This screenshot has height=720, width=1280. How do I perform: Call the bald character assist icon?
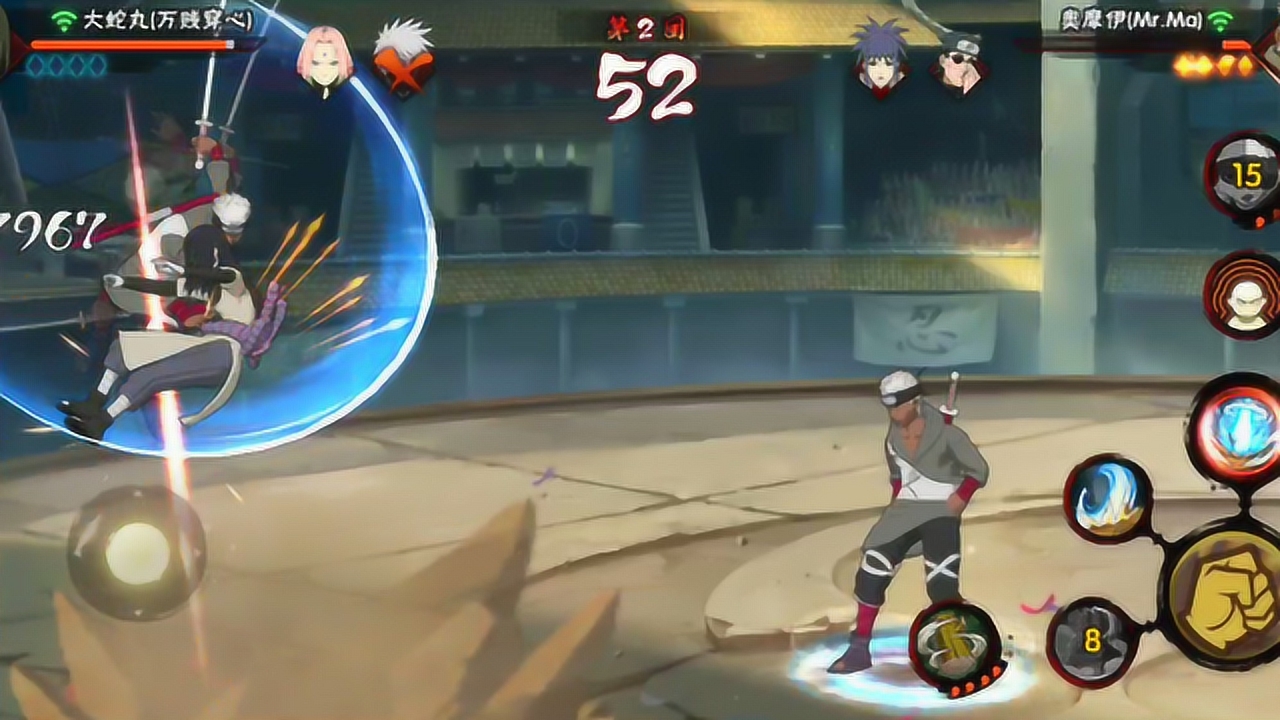tap(1244, 296)
